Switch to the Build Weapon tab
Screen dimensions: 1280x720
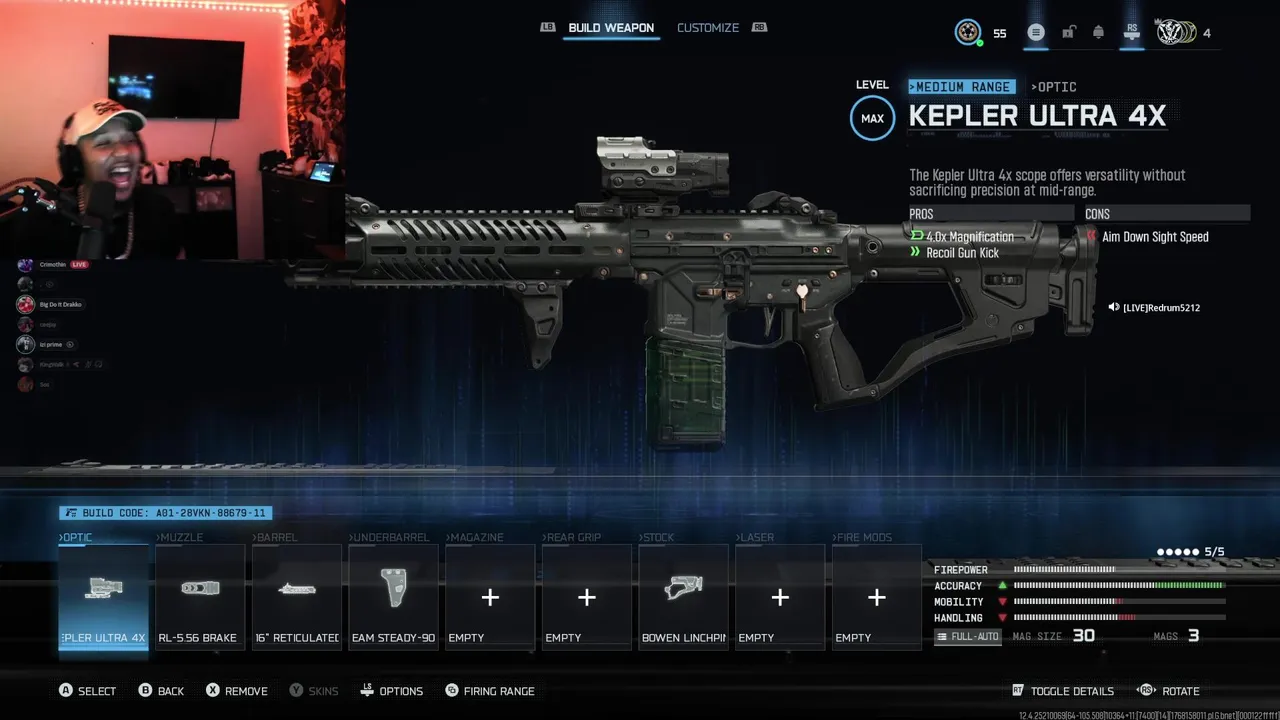click(610, 28)
